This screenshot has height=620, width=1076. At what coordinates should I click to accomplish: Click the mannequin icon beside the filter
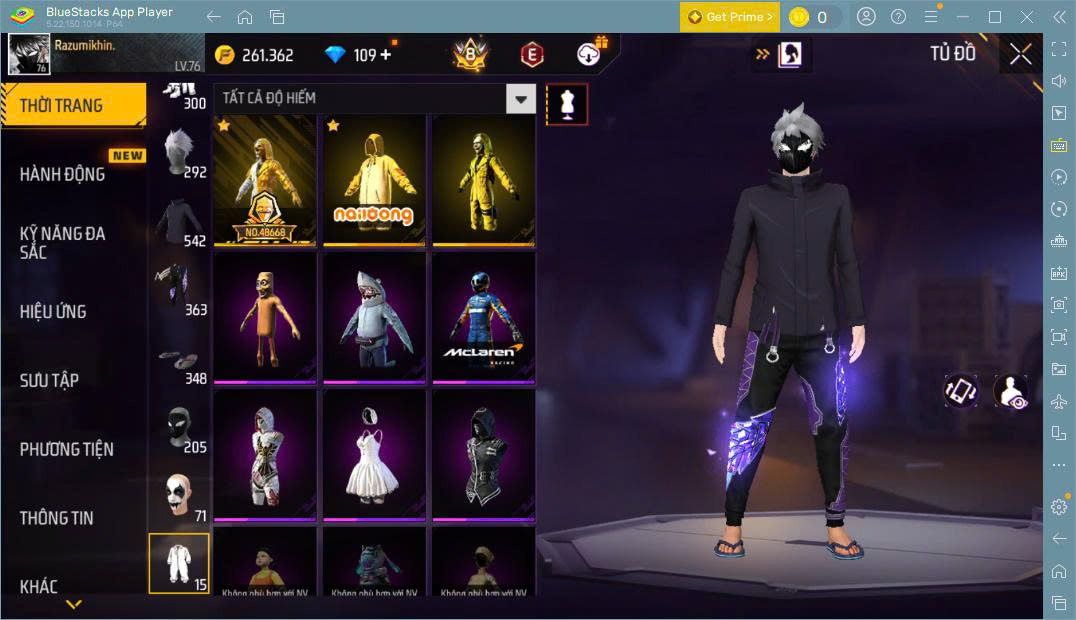pyautogui.click(x=567, y=104)
